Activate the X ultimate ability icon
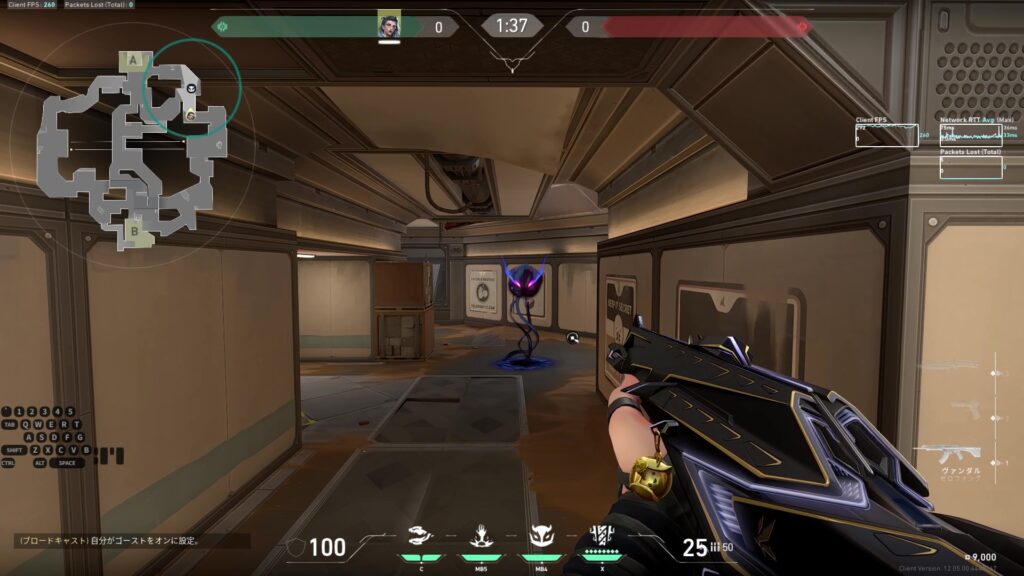This screenshot has height=576, width=1024. pos(601,536)
